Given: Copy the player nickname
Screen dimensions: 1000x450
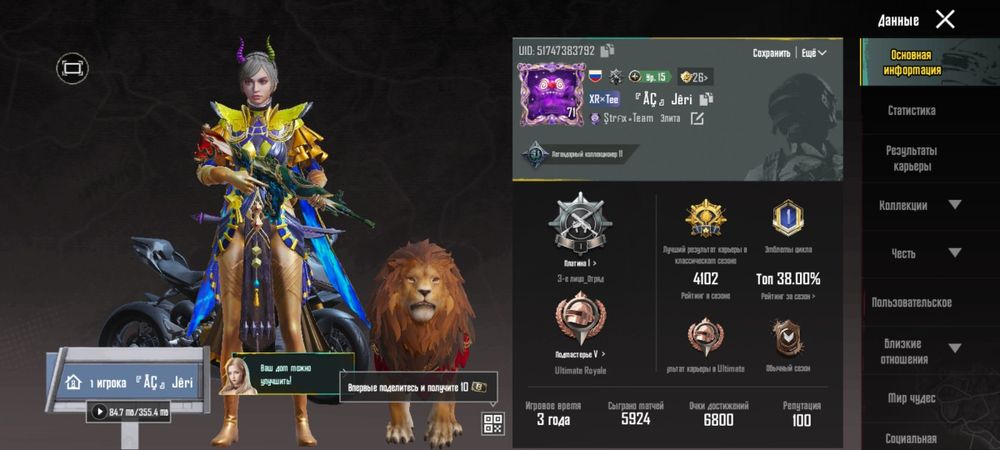Looking at the screenshot, I should click(706, 99).
